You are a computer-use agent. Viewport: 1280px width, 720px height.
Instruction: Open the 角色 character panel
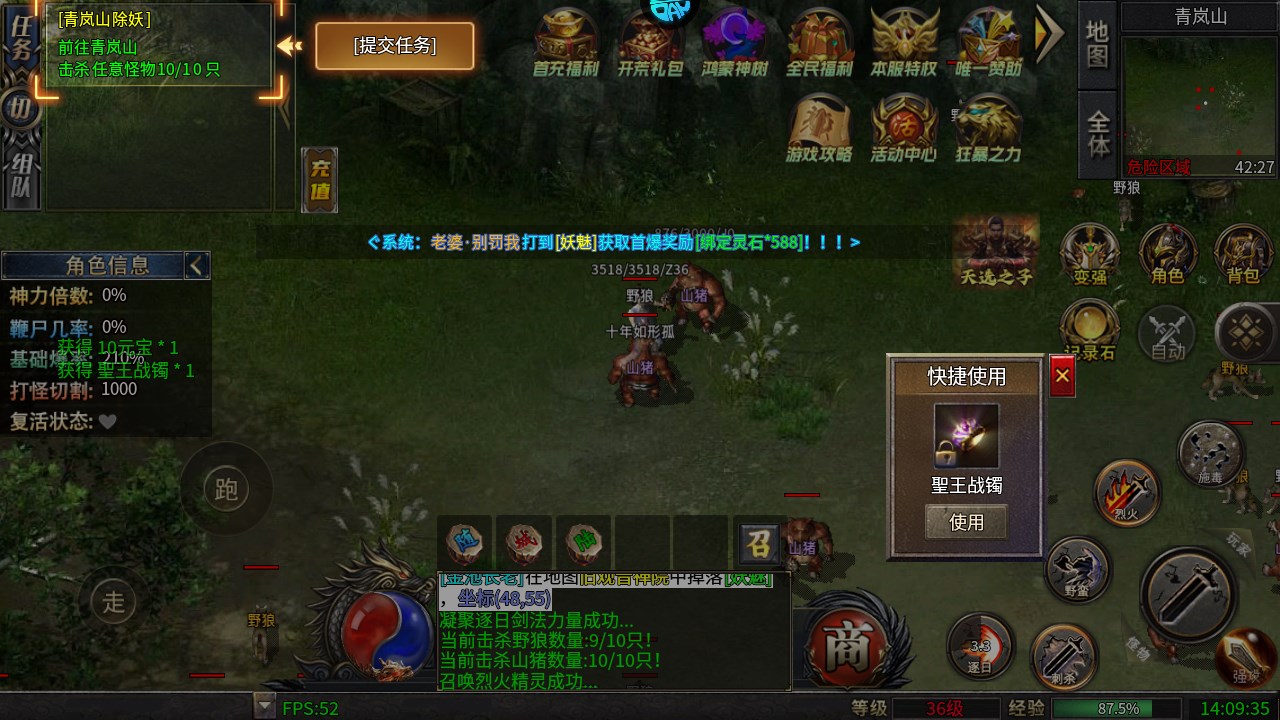(1166, 255)
